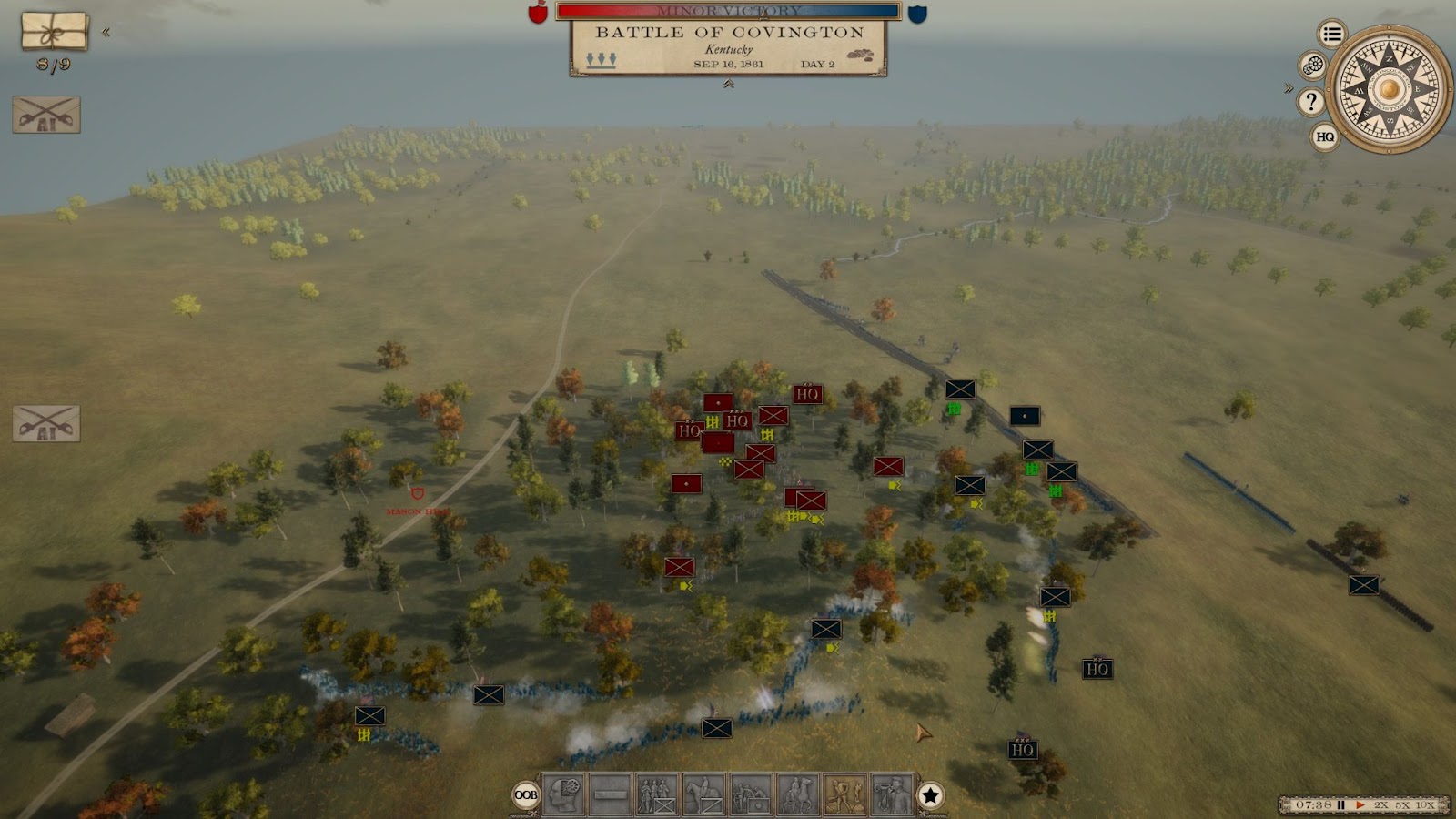The height and width of the screenshot is (819, 1456).
Task: Open the OOB order of battle panel
Action: pyautogui.click(x=526, y=795)
